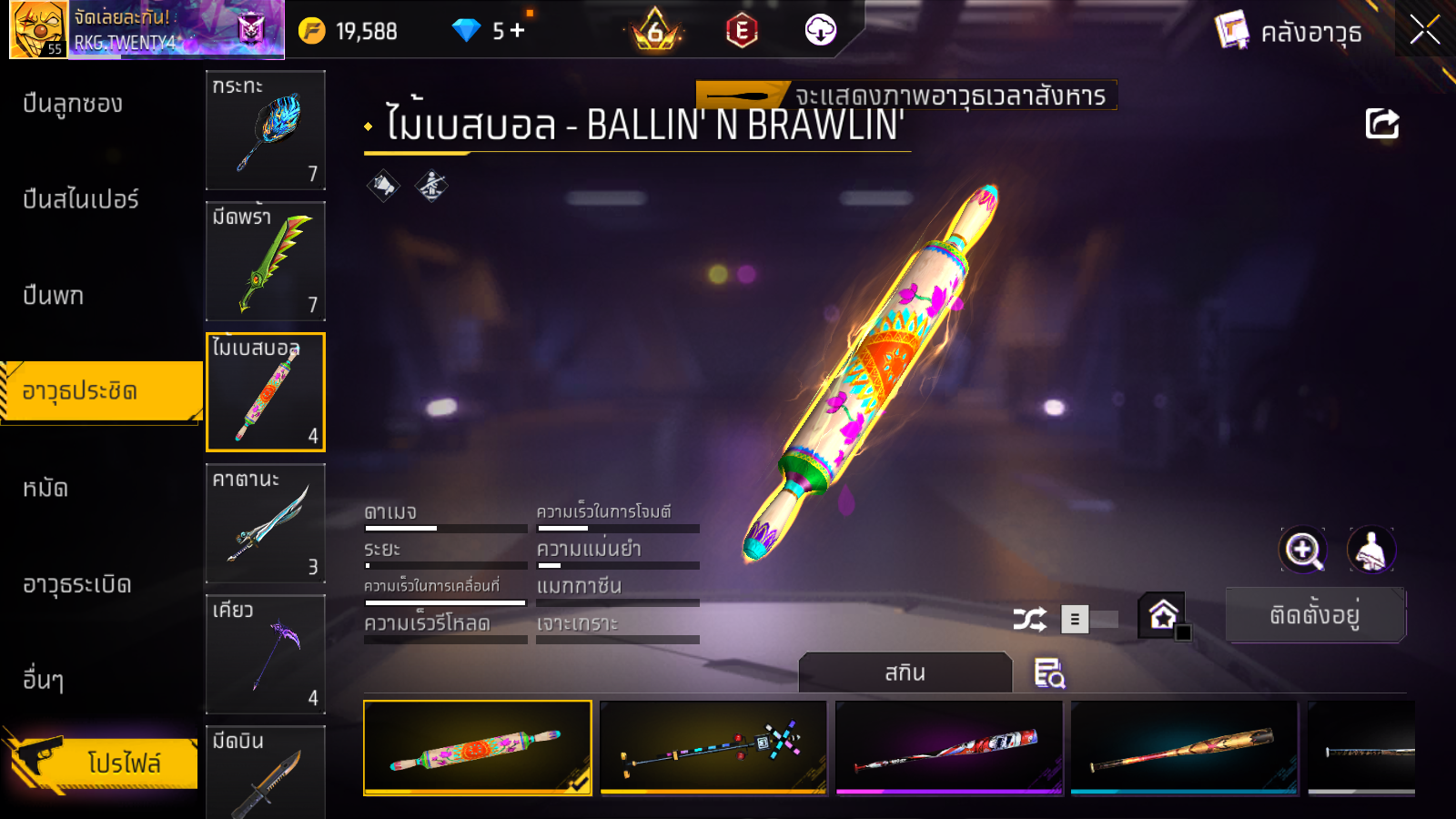Select the กระทะ pan weapon tile

[x=265, y=130]
